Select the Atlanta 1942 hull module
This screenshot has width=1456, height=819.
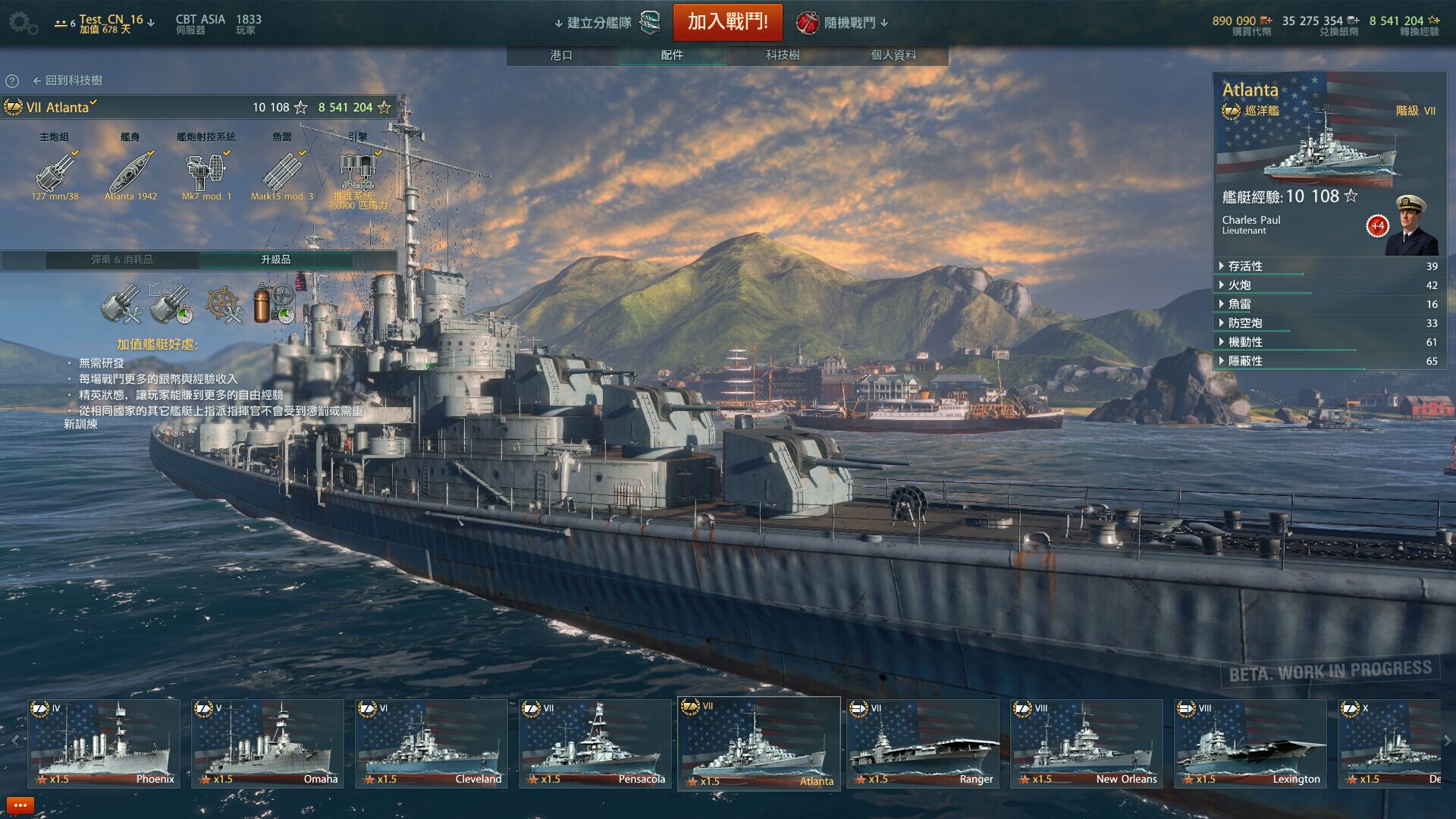(130, 174)
